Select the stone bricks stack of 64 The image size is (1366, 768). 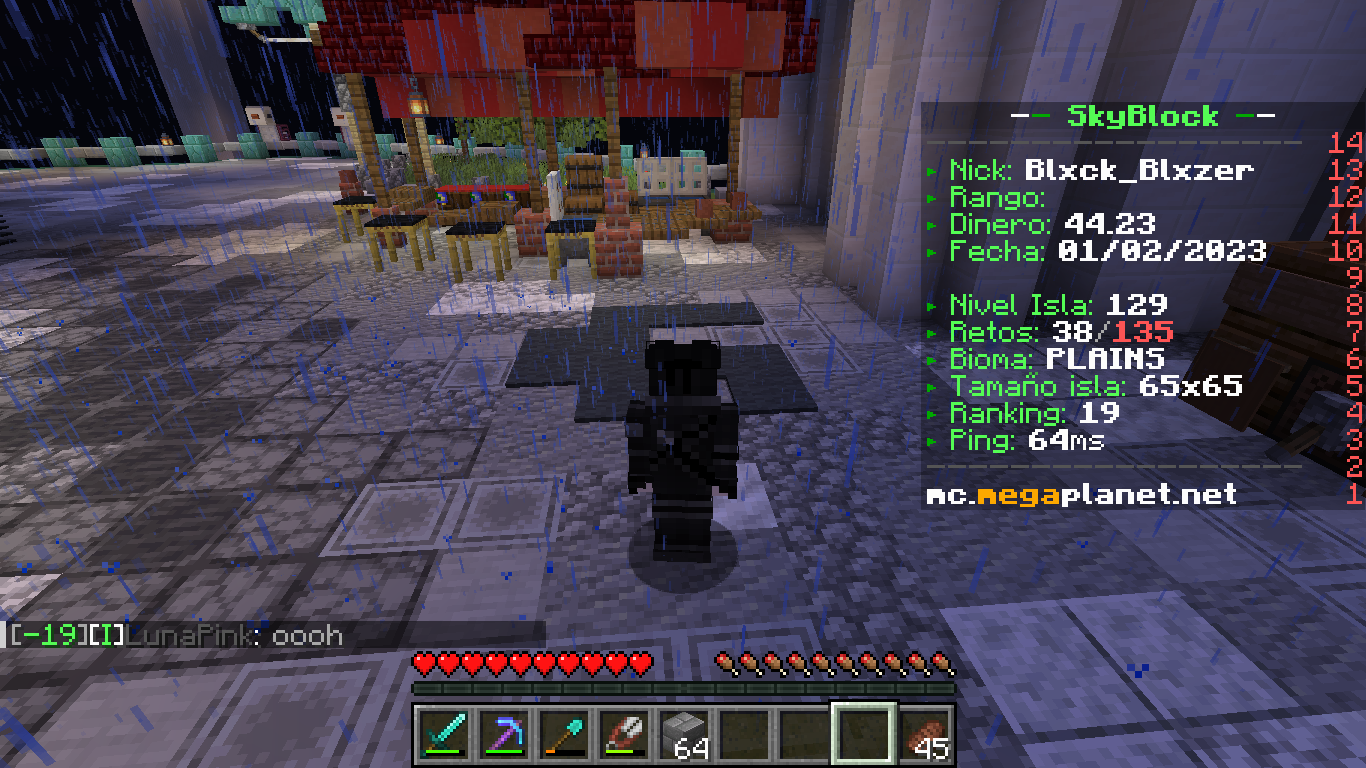tap(683, 734)
